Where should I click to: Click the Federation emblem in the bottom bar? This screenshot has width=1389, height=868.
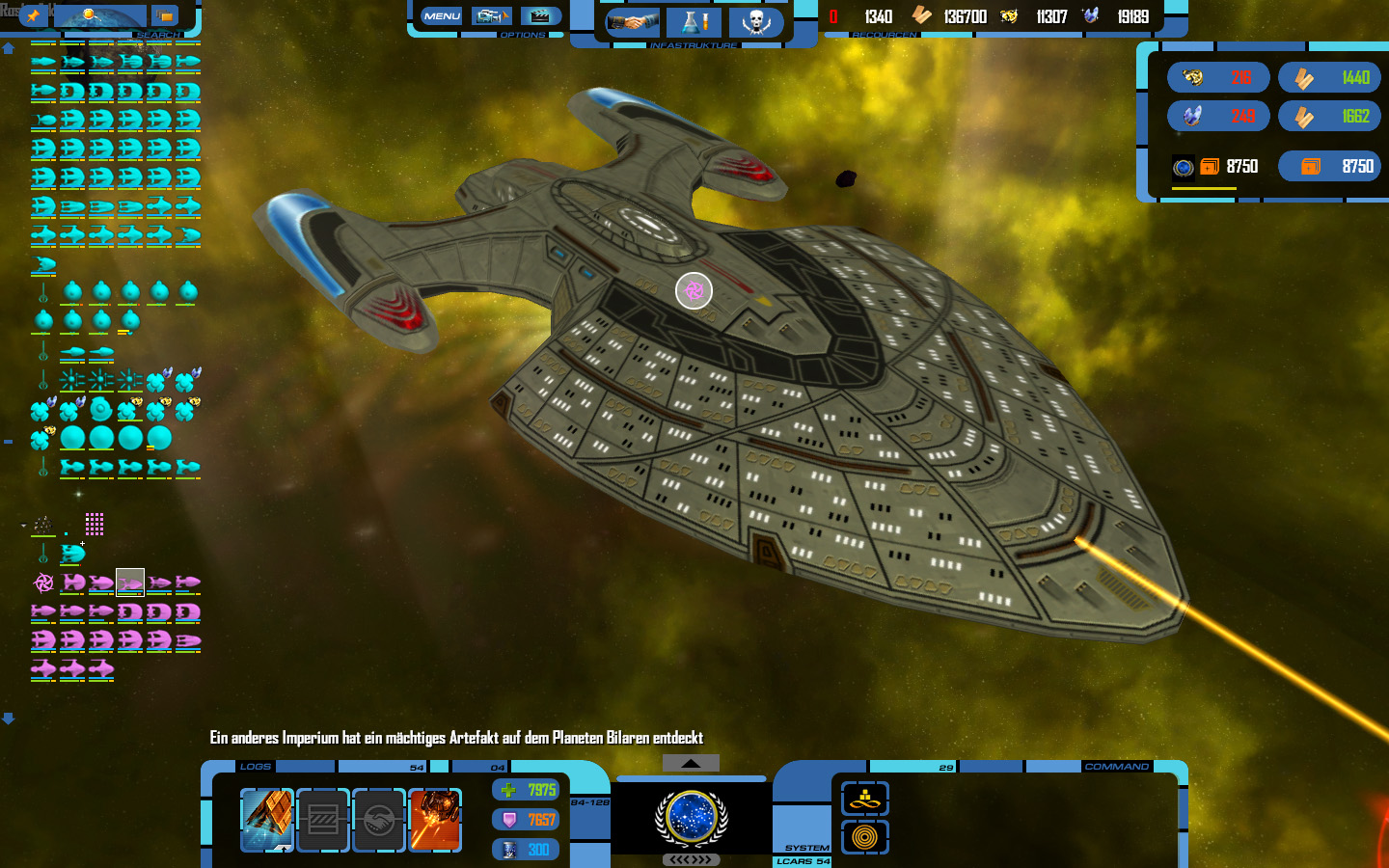tap(691, 816)
